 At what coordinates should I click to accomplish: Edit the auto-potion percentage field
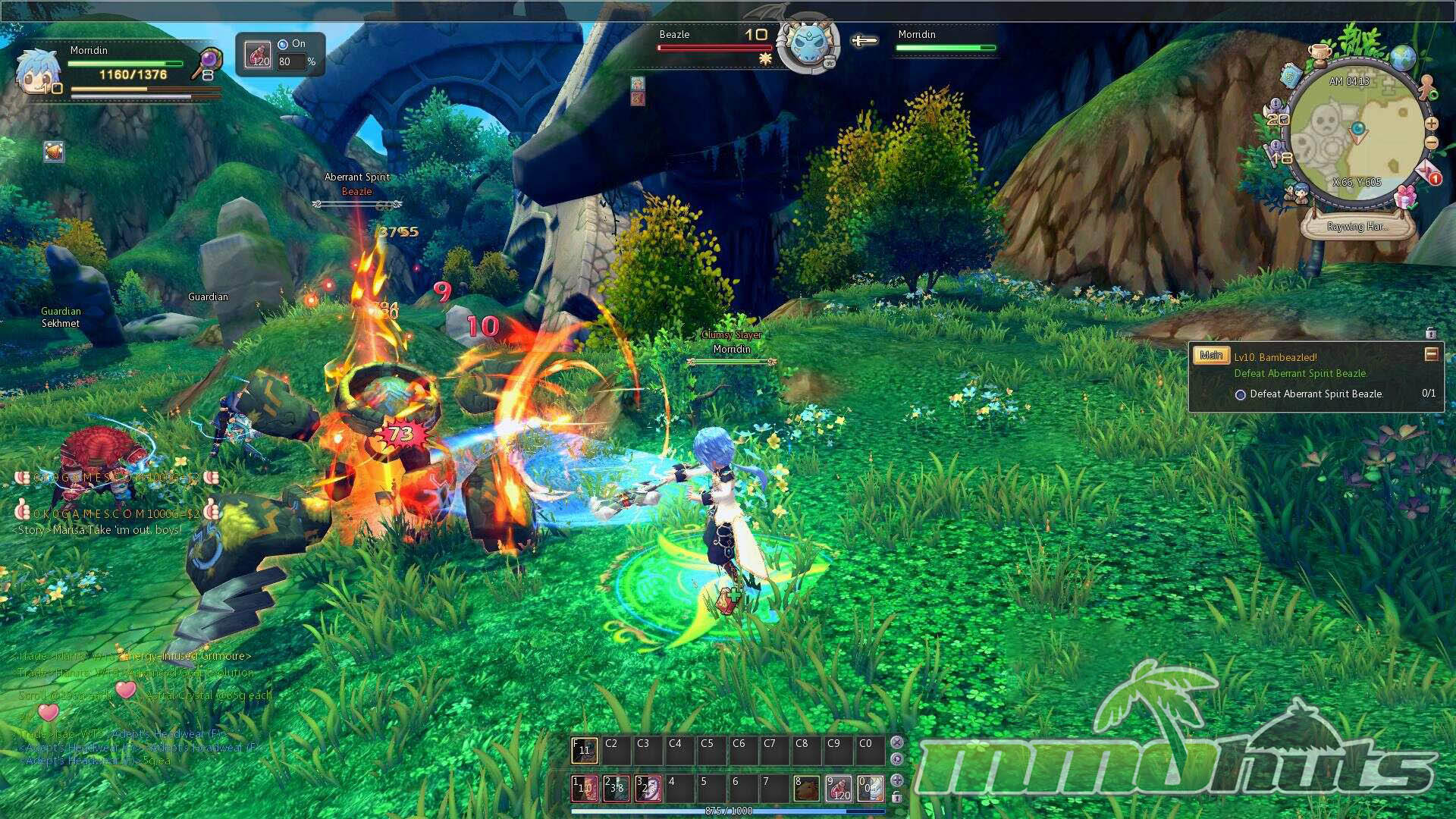[289, 61]
